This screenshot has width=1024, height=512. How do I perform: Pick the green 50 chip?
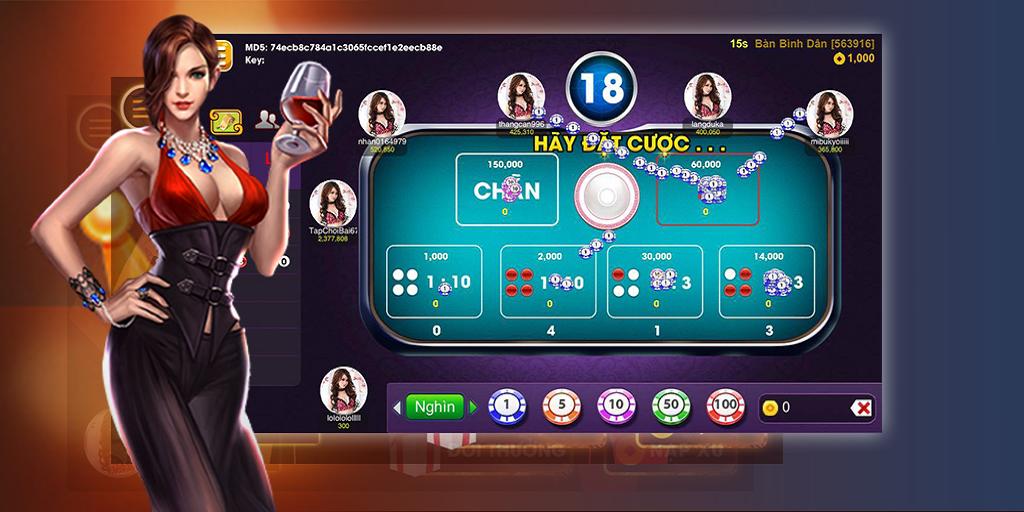pyautogui.click(x=671, y=407)
